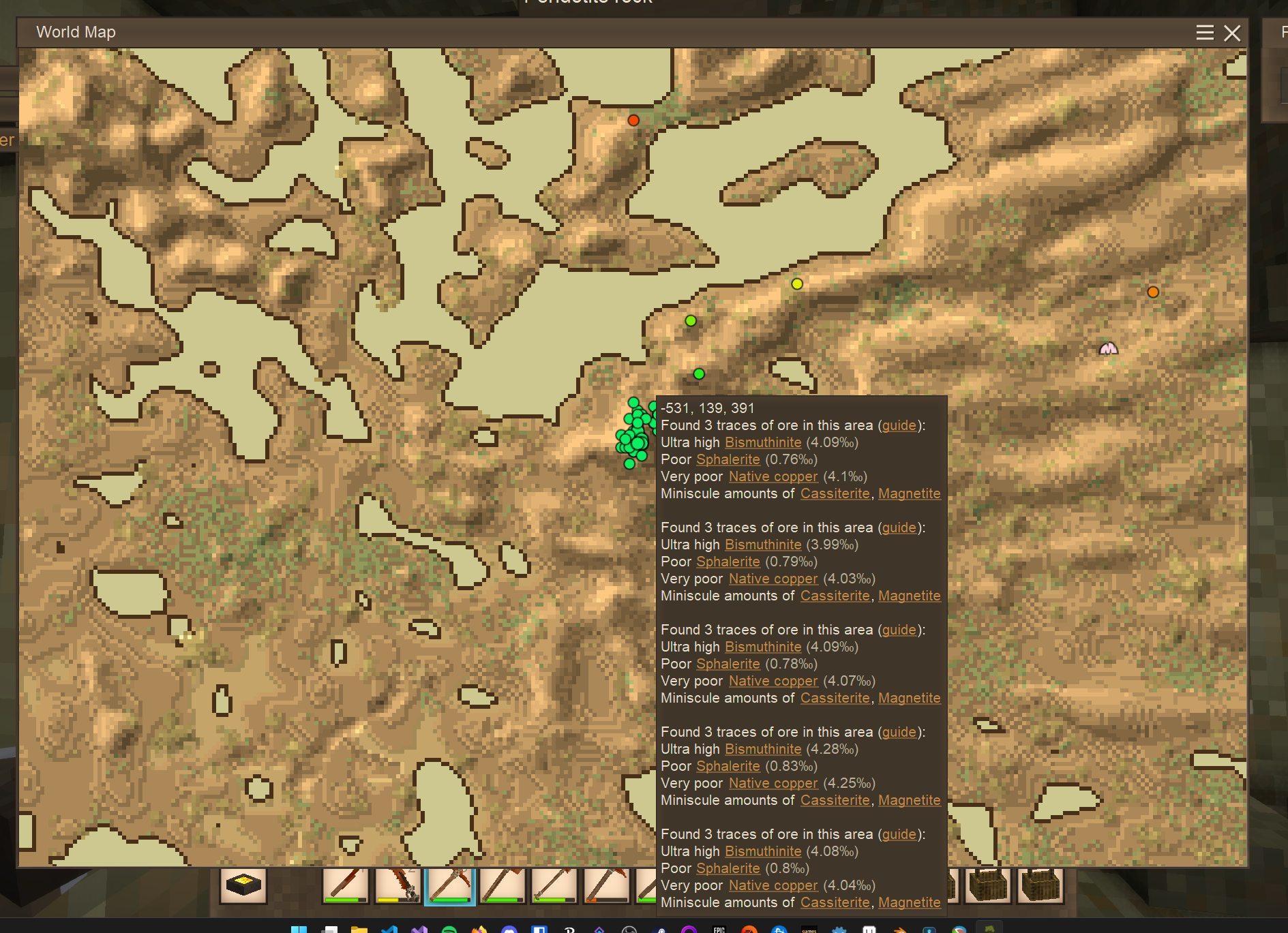Click the yellow prospecting marker on the map
This screenshot has height=933, width=1288.
pyautogui.click(x=797, y=284)
